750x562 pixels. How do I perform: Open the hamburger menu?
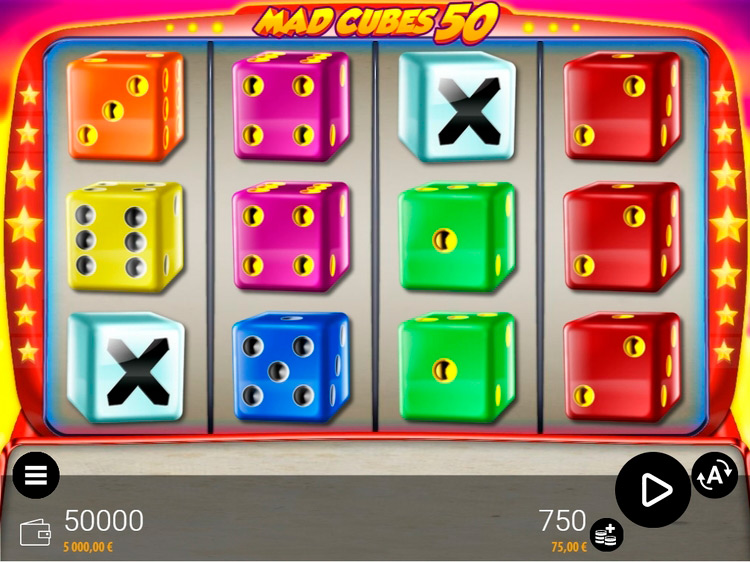[x=36, y=475]
